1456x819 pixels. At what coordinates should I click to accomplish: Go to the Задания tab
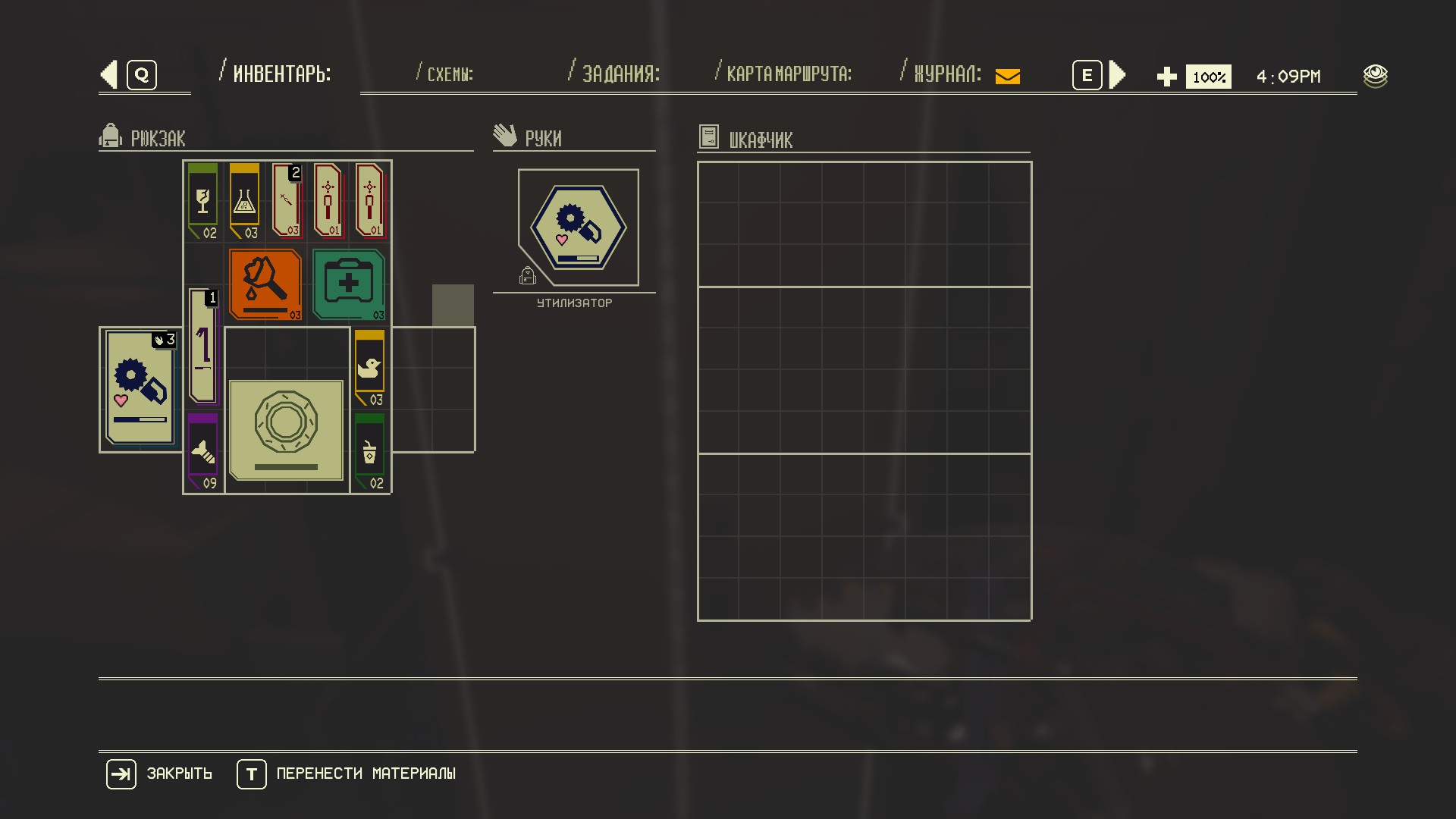[620, 74]
